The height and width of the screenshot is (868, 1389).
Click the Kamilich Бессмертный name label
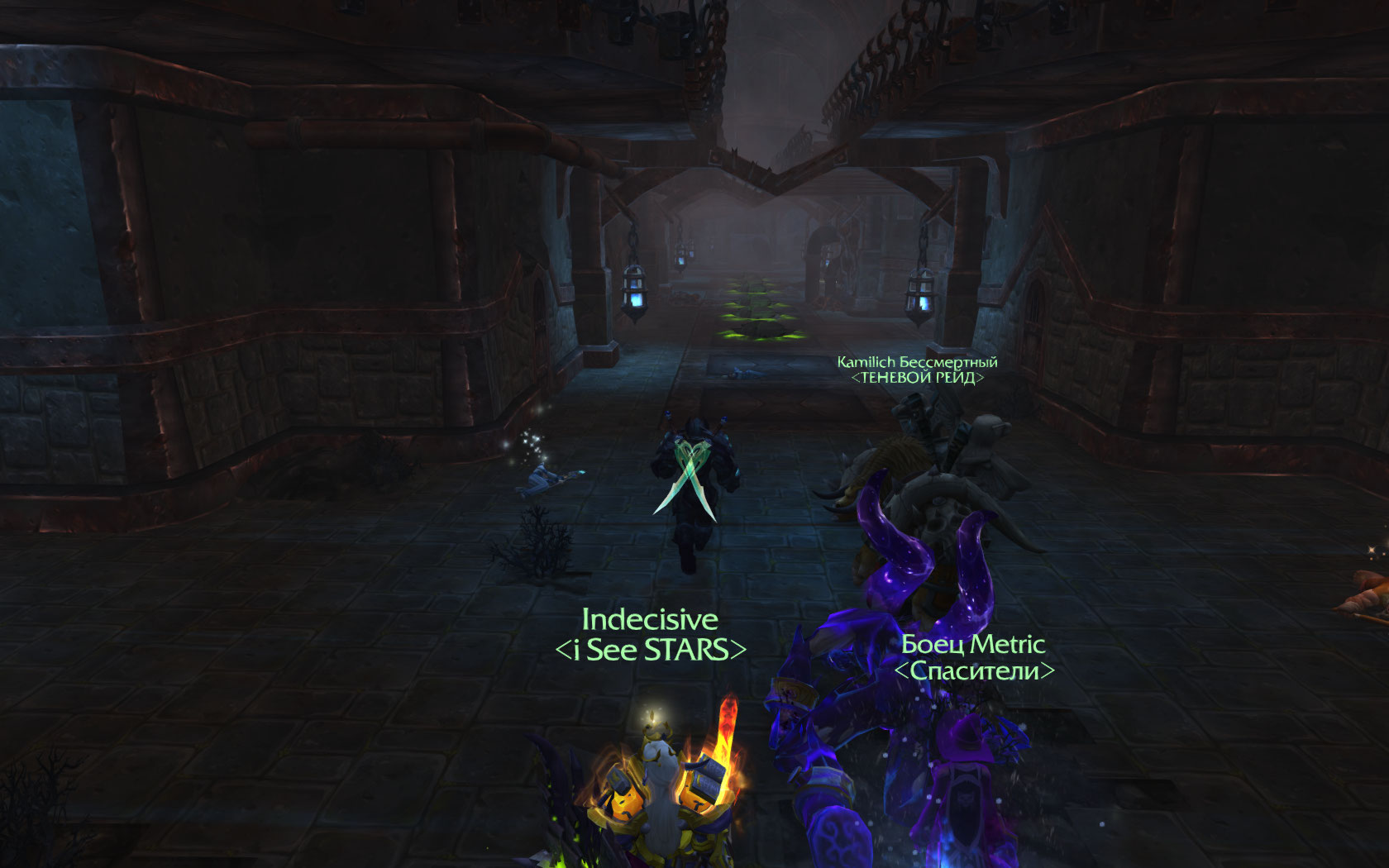tap(917, 362)
